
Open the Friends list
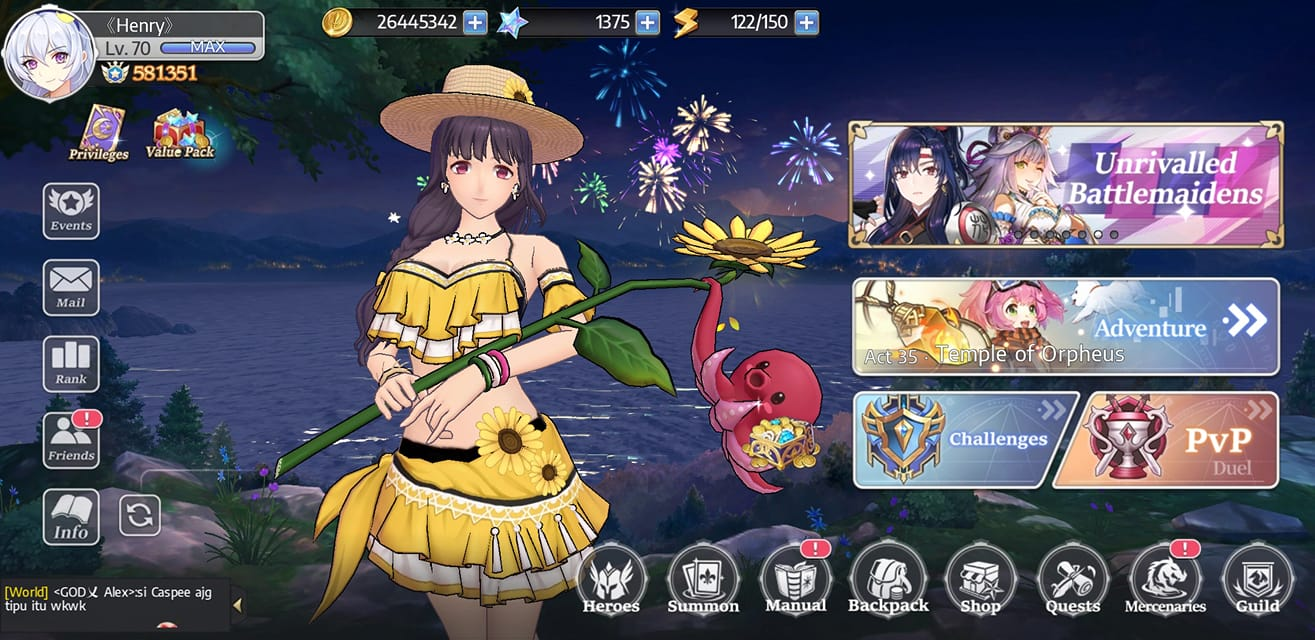tap(71, 440)
